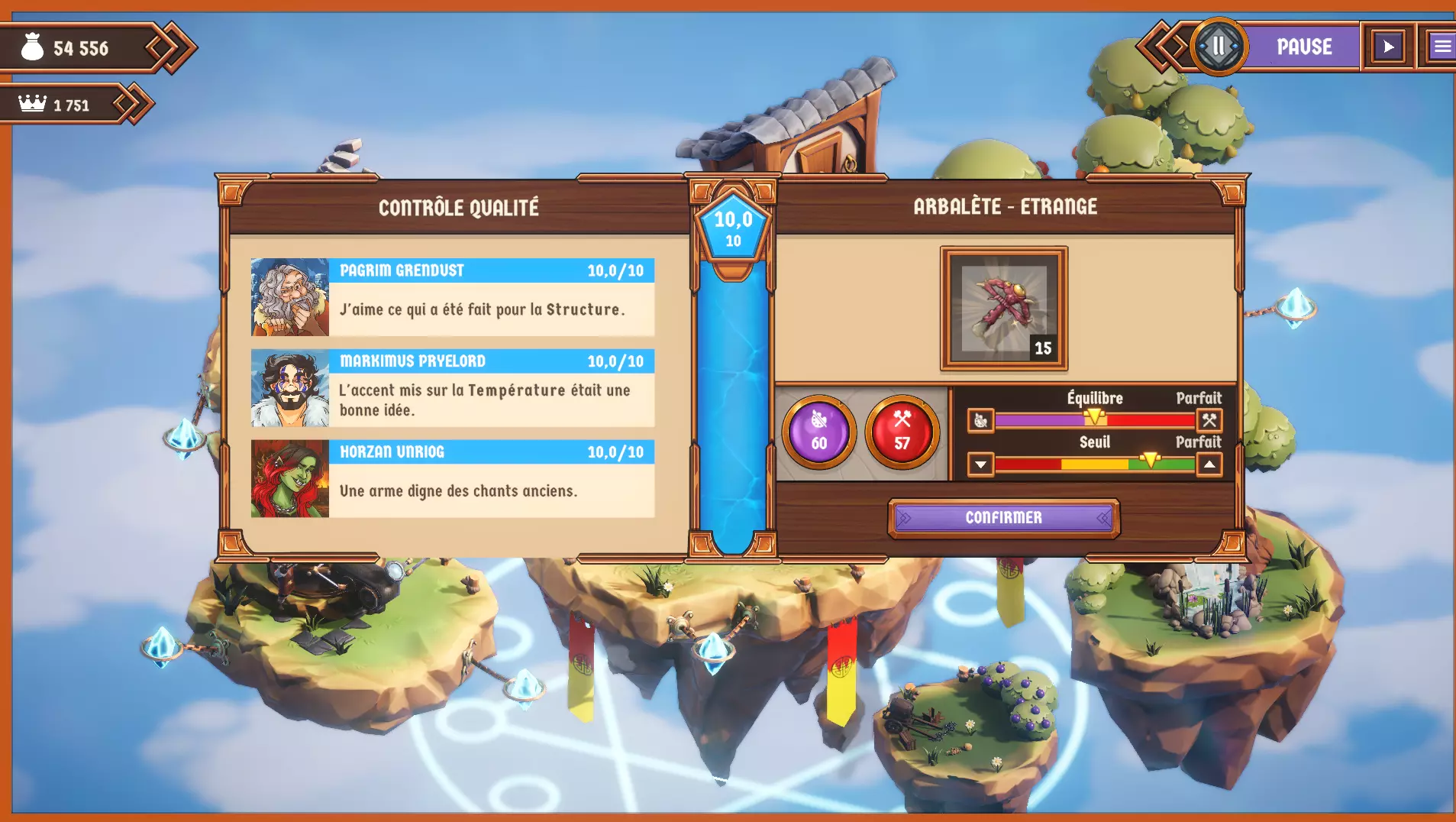Click the left icon of the Équilibre bar

980,420
